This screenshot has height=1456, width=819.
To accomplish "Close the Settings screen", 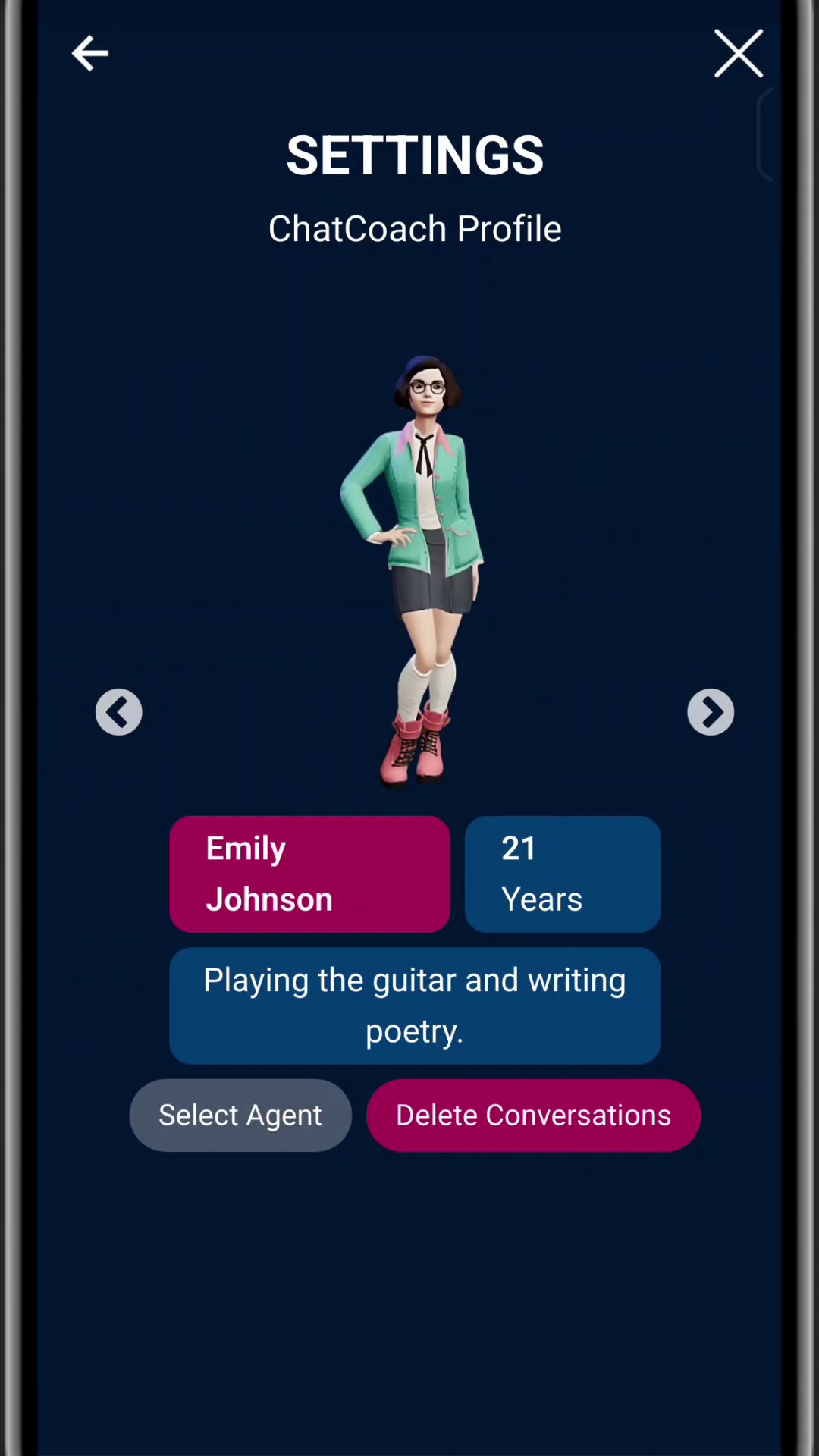I will tap(738, 54).
